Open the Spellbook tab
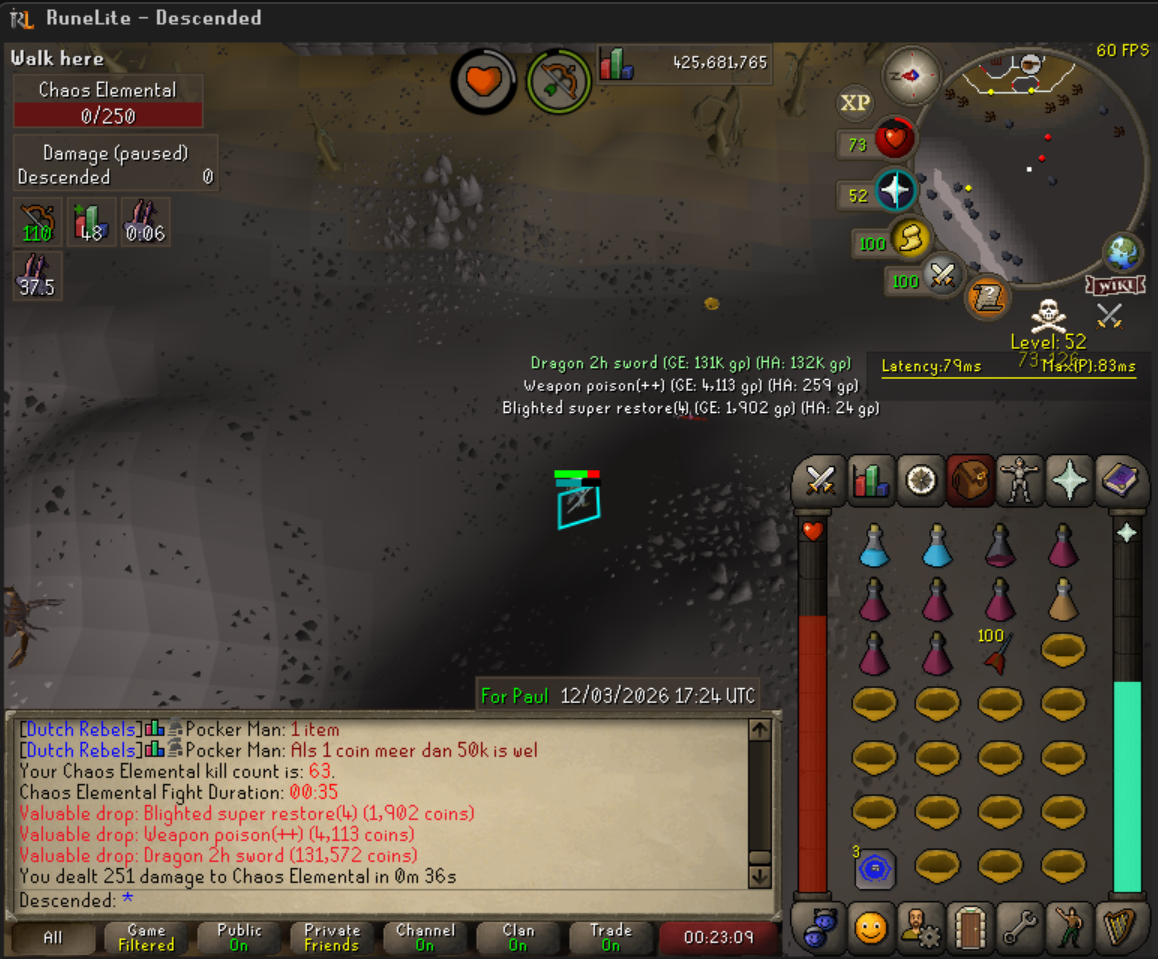Viewport: 1158px width, 959px height. [1118, 481]
